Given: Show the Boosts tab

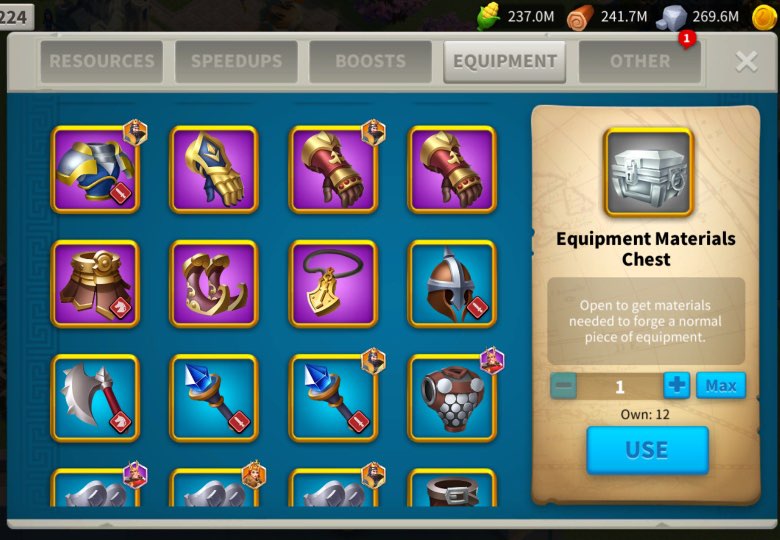Looking at the screenshot, I should (370, 62).
